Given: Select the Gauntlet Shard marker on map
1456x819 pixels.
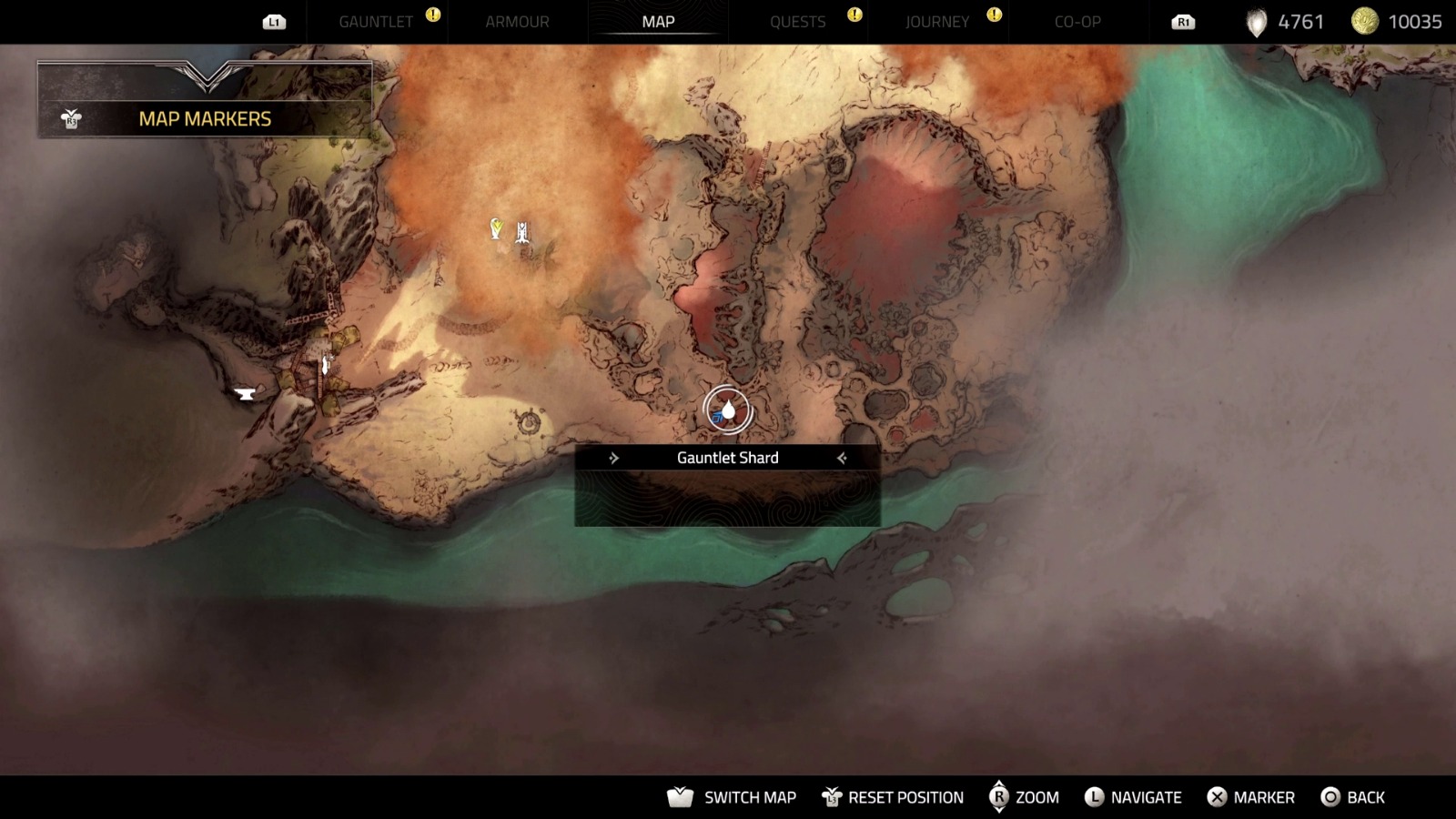Looking at the screenshot, I should click(x=728, y=411).
